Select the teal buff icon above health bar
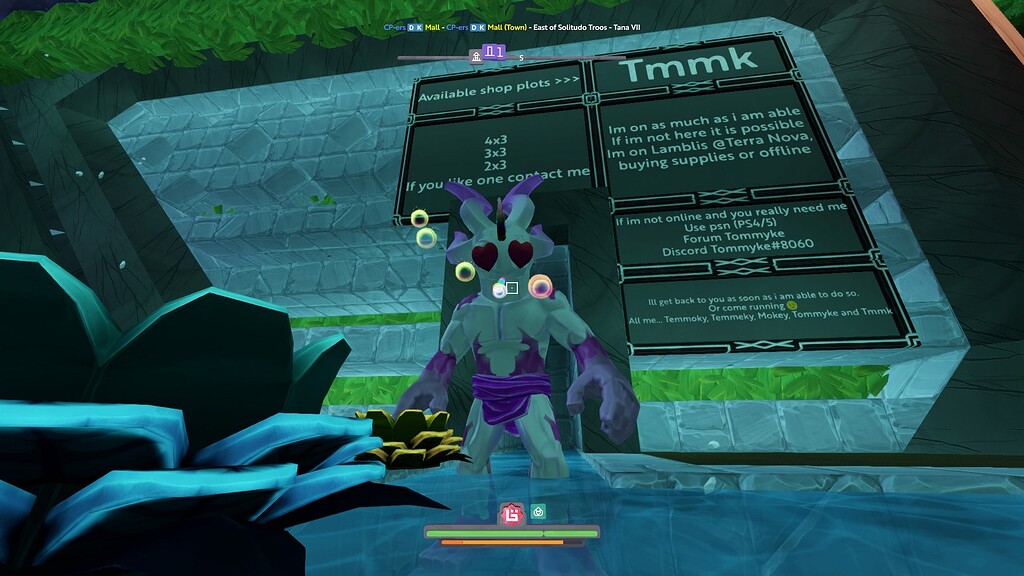The height and width of the screenshot is (576, 1024). 537,512
